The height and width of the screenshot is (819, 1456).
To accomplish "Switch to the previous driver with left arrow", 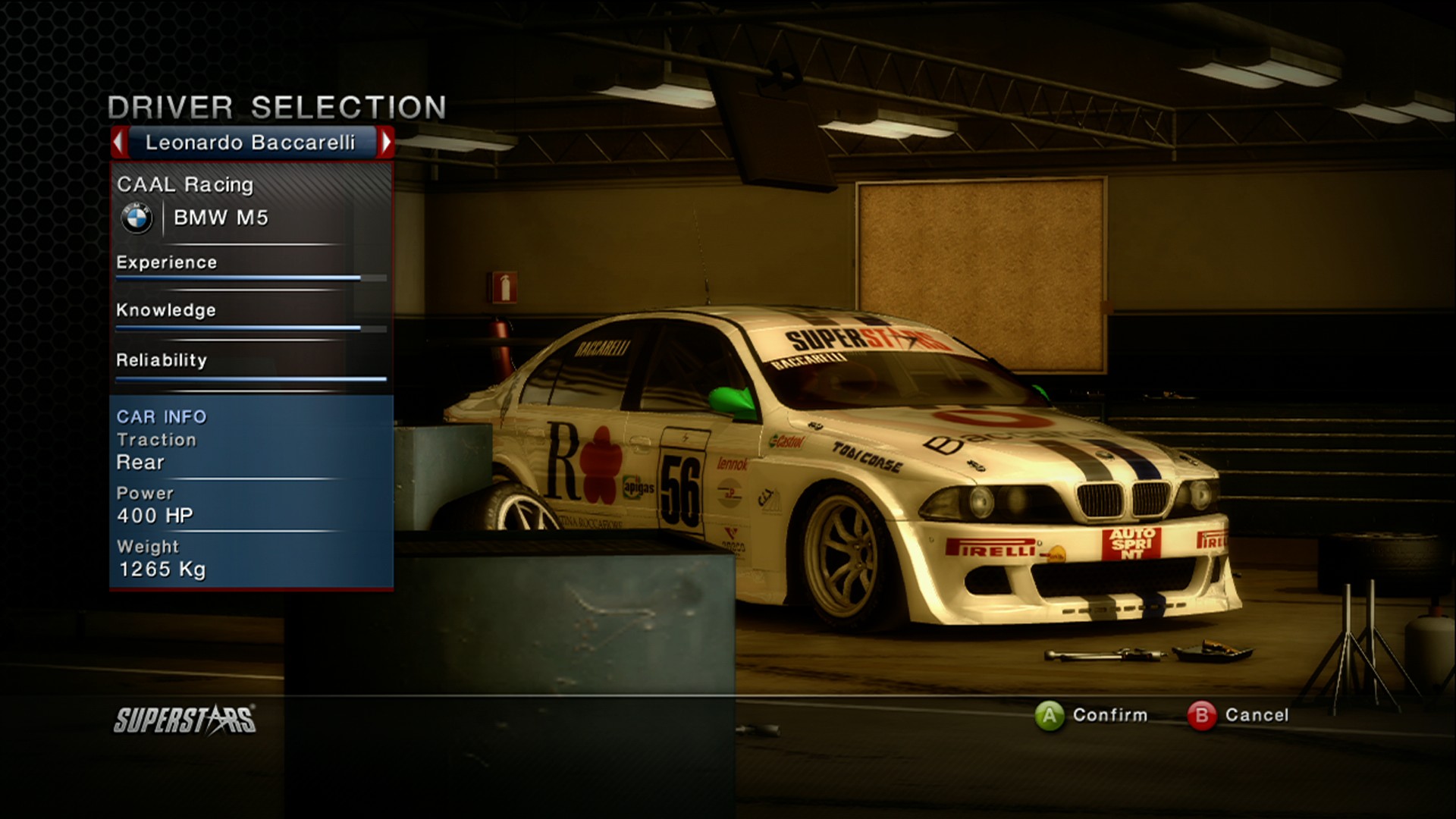I will (119, 142).
